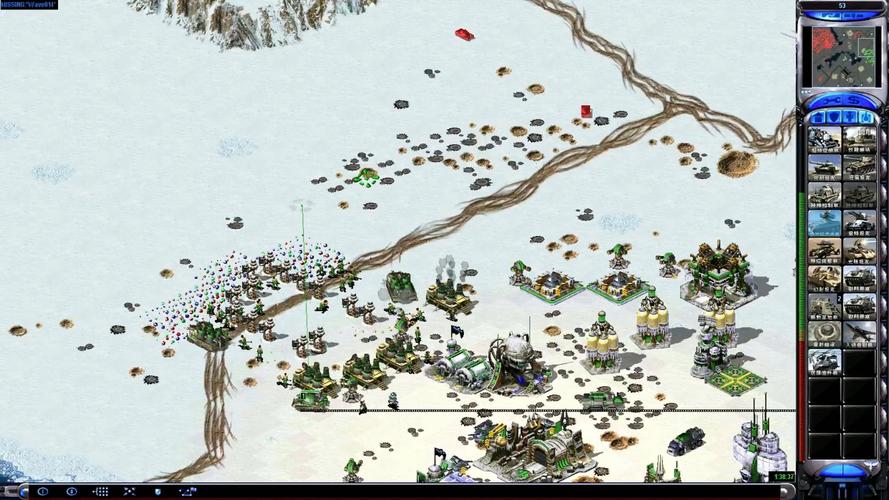This screenshot has height=500, width=889.
Task: Switch to the infantry build tab
Action: (850, 117)
